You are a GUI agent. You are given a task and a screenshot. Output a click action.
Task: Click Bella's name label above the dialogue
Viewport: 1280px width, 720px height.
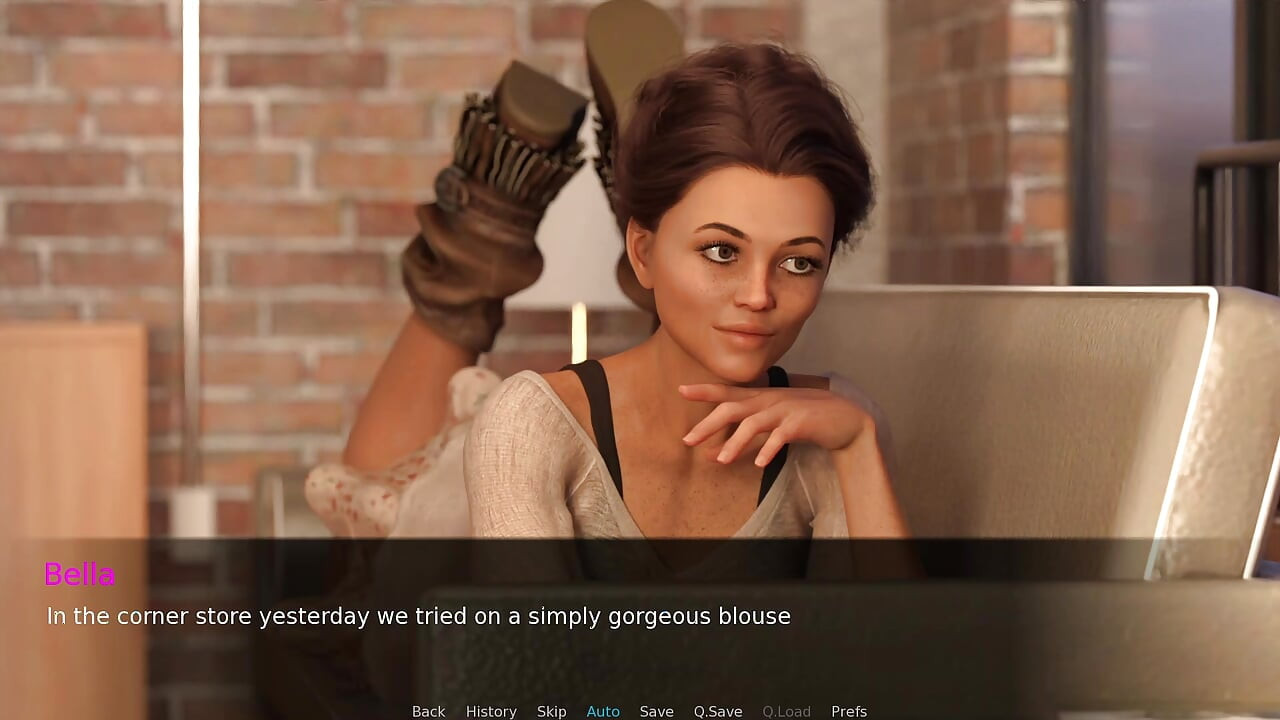[80, 574]
